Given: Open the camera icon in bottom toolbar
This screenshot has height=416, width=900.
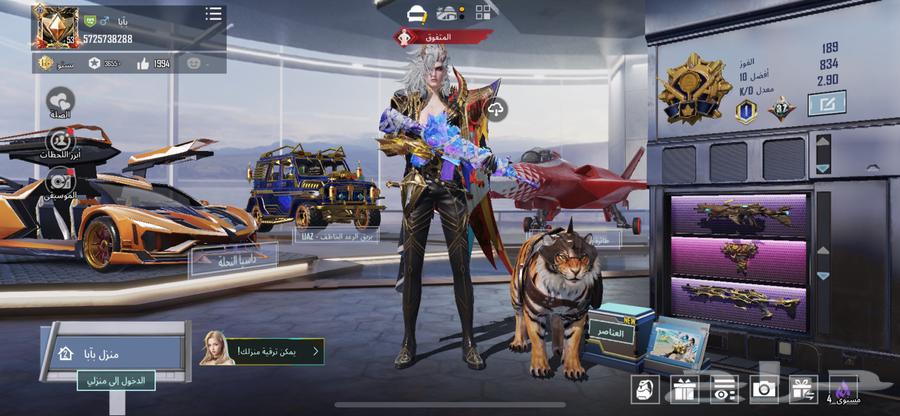Looking at the screenshot, I should [765, 390].
